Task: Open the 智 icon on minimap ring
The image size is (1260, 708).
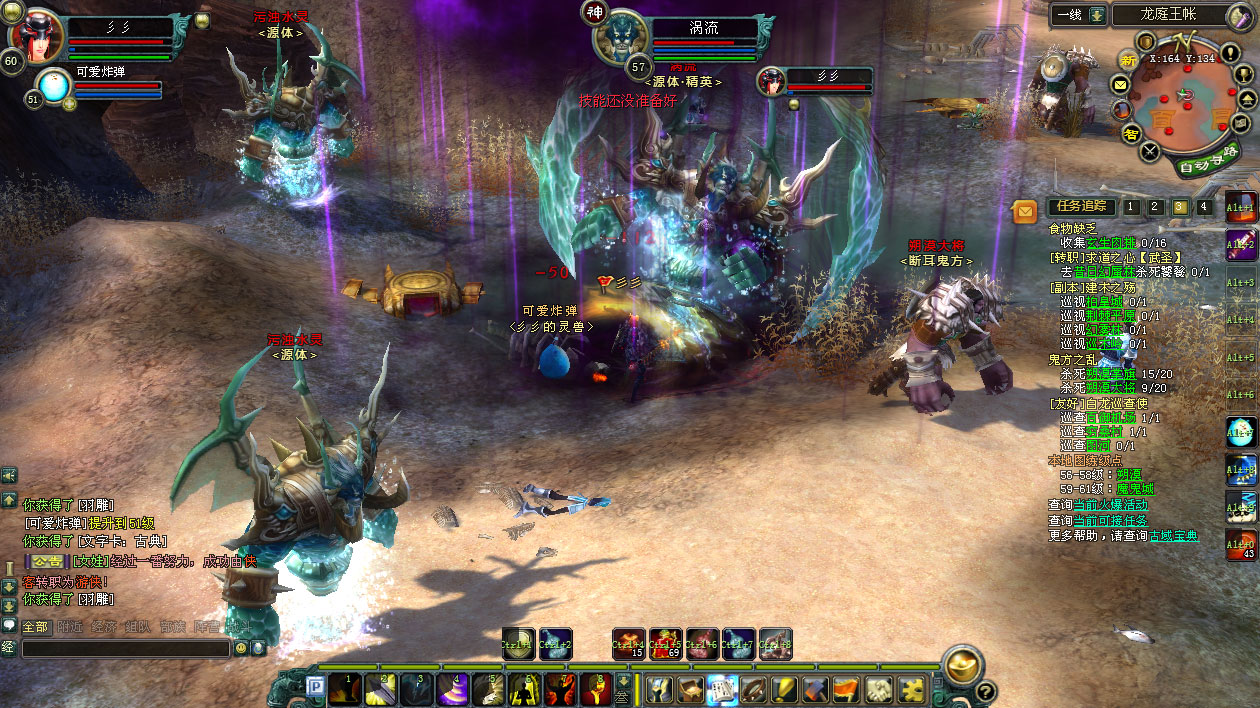Action: coord(1131,134)
